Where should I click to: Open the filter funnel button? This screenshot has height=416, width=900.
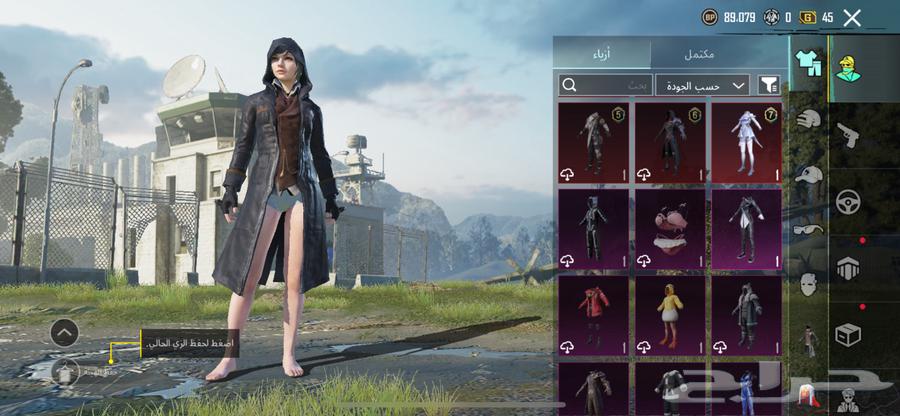tap(769, 86)
